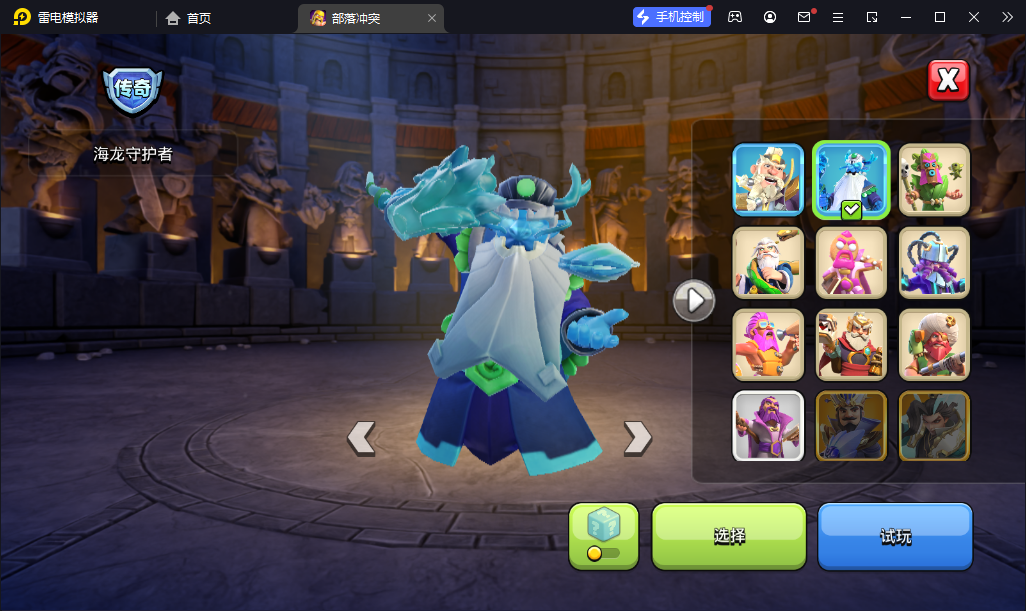Close the skin selection screen
Viewport: 1026px width, 611px height.
(x=948, y=81)
